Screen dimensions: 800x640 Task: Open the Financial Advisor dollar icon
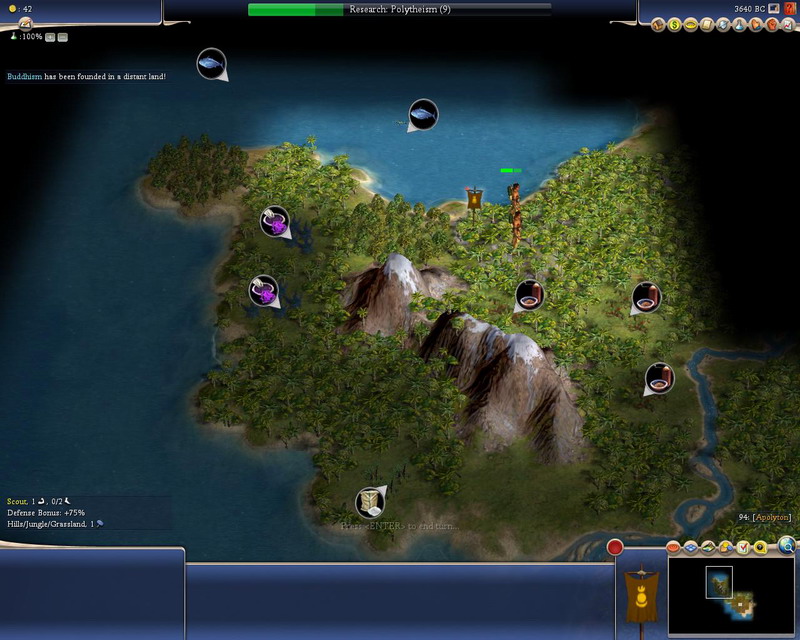click(x=675, y=24)
